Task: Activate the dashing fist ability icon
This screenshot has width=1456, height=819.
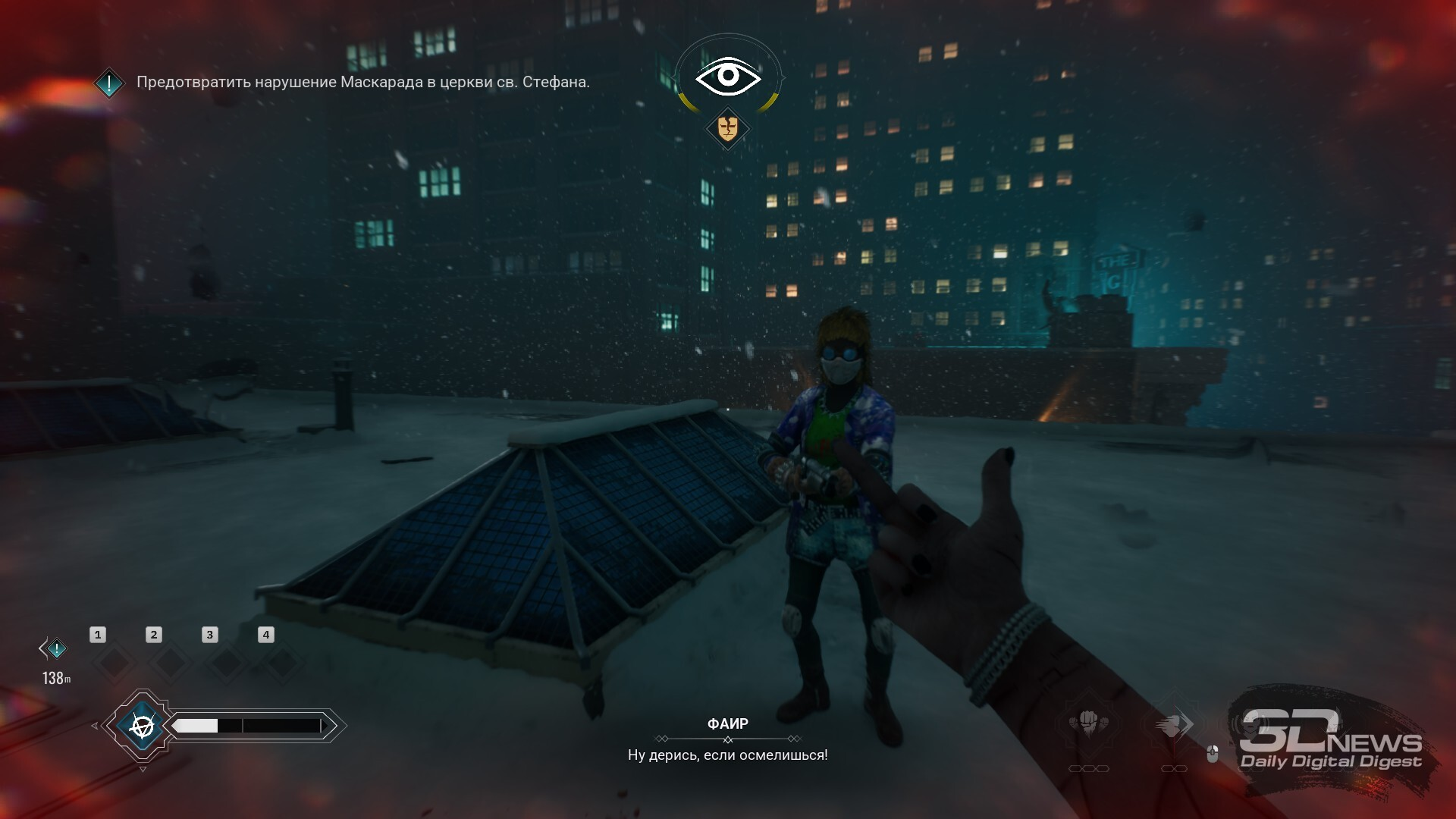Action: 1173,725
